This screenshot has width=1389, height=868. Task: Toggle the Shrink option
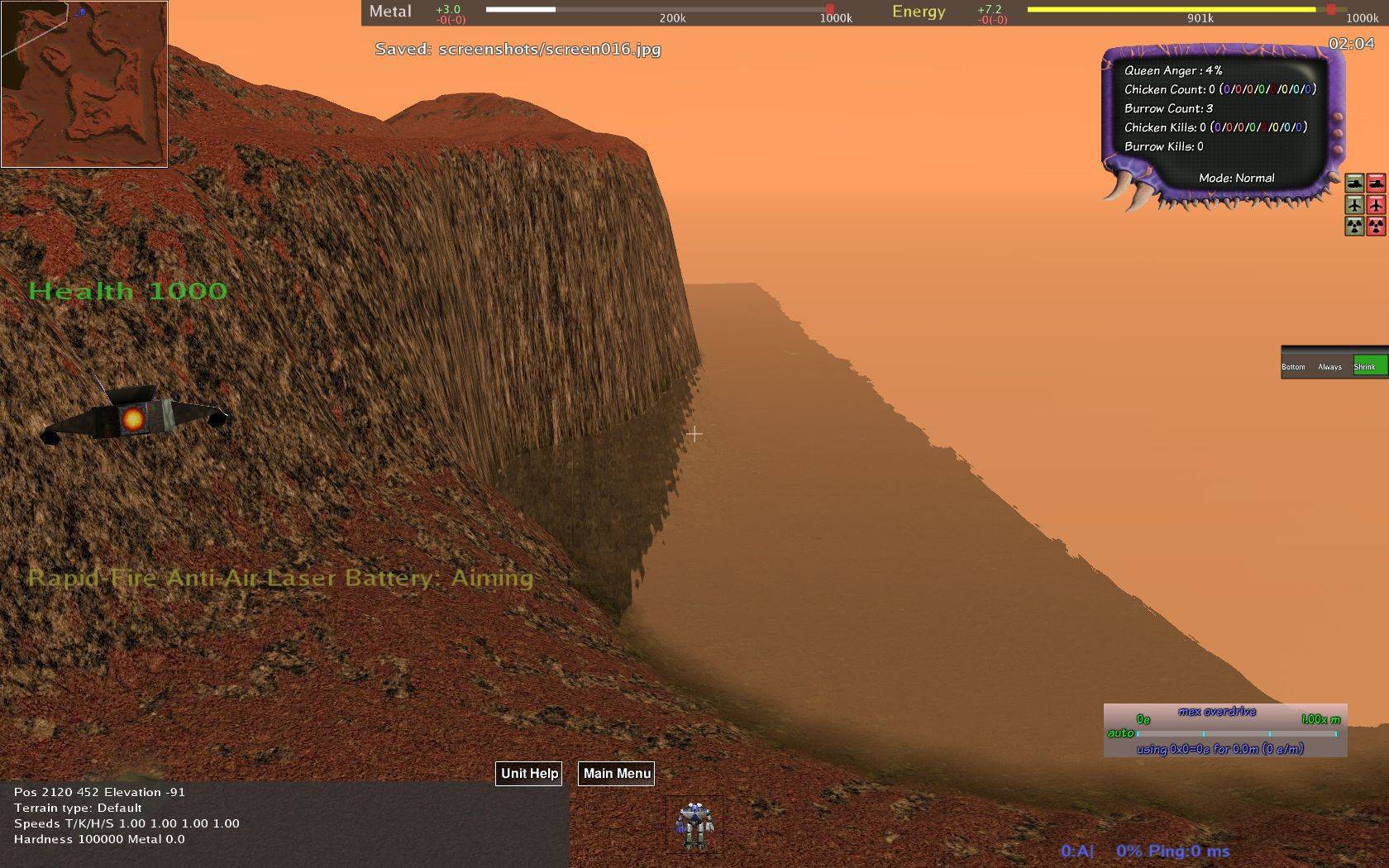pyautogui.click(x=1368, y=366)
